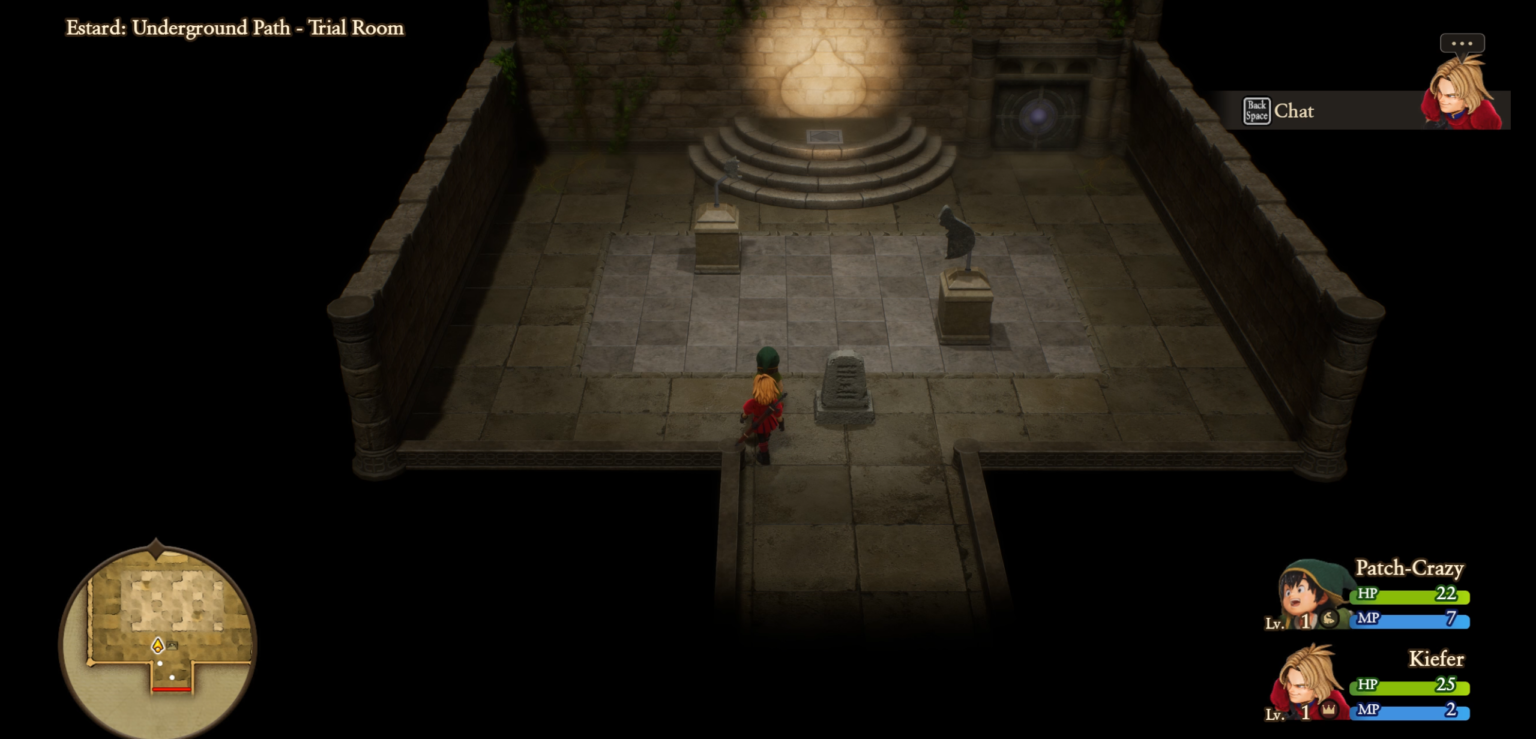1536x739 pixels.
Task: Click the ellipsis speech bubble above Kiefer's portrait
Action: click(1462, 43)
